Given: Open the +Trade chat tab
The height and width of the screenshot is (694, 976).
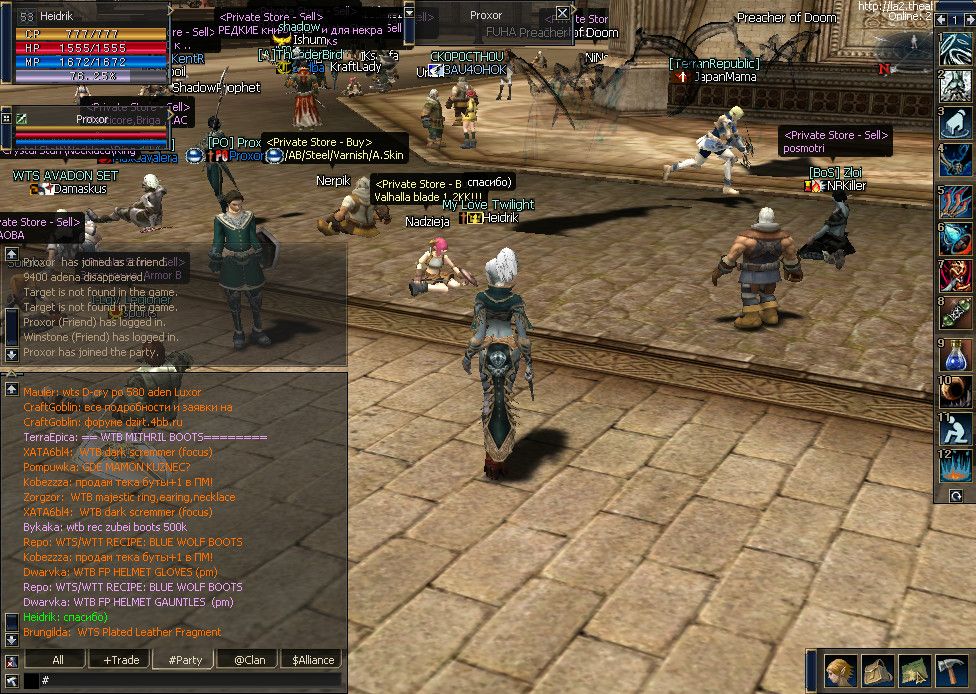Looking at the screenshot, I should [x=121, y=660].
